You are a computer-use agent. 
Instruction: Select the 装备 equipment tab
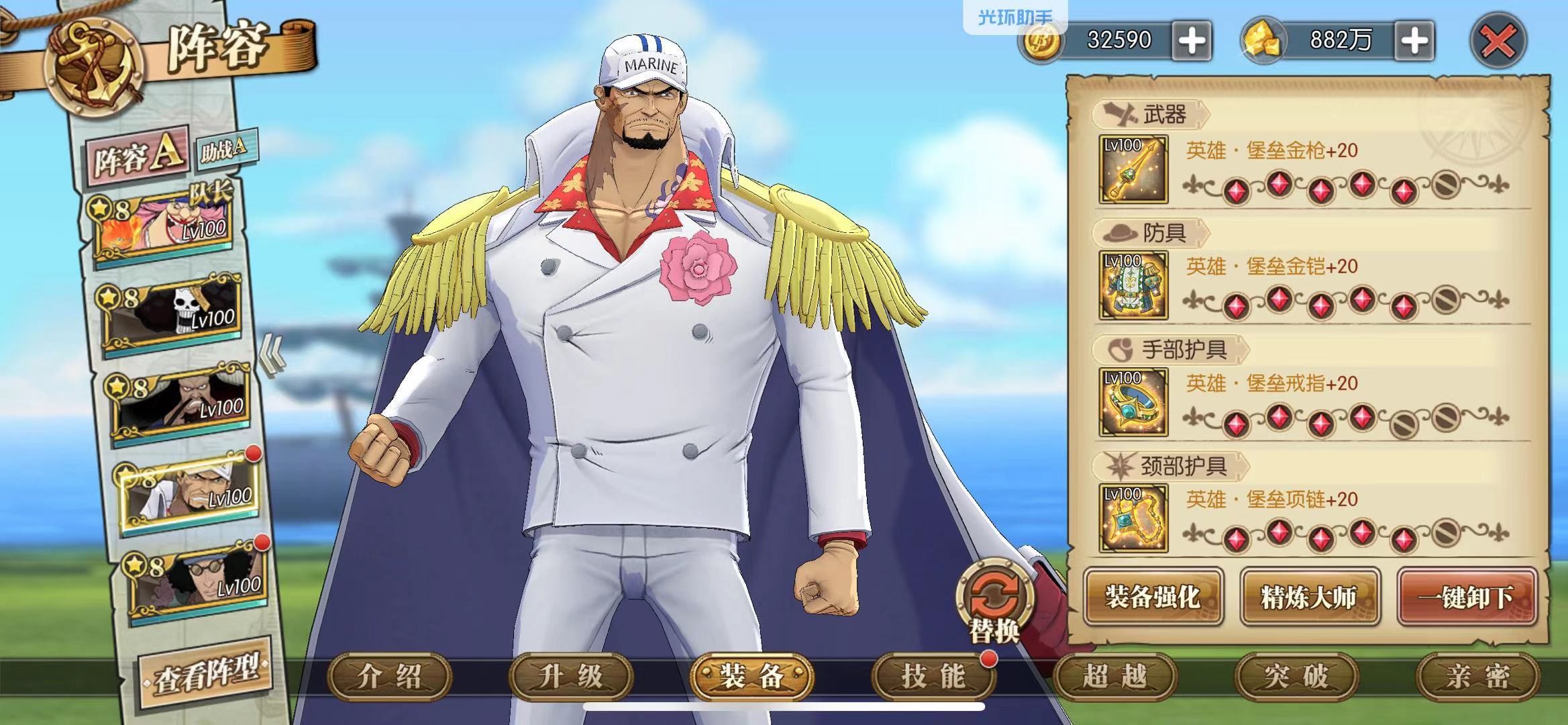click(x=752, y=677)
